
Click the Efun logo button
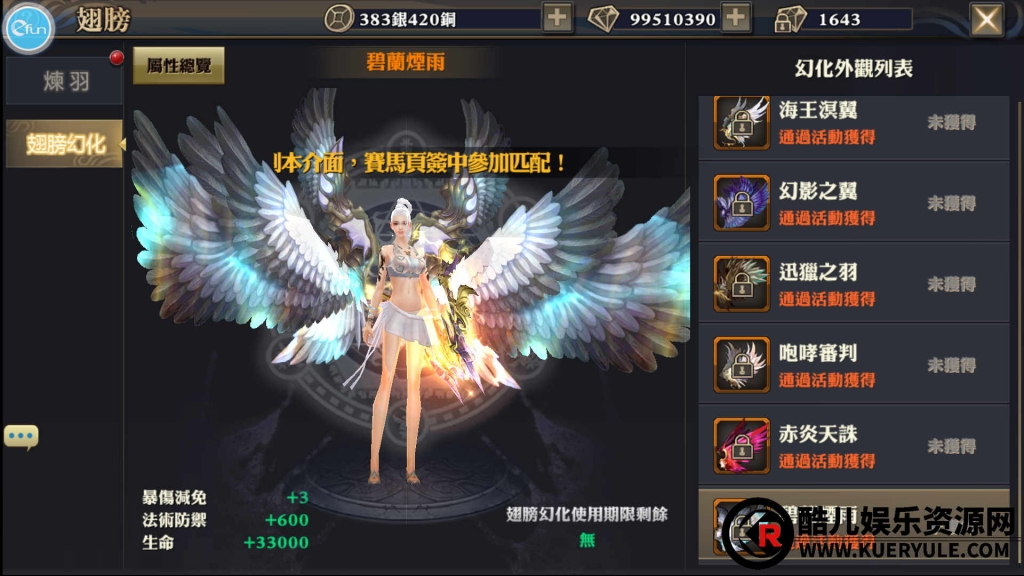29,29
